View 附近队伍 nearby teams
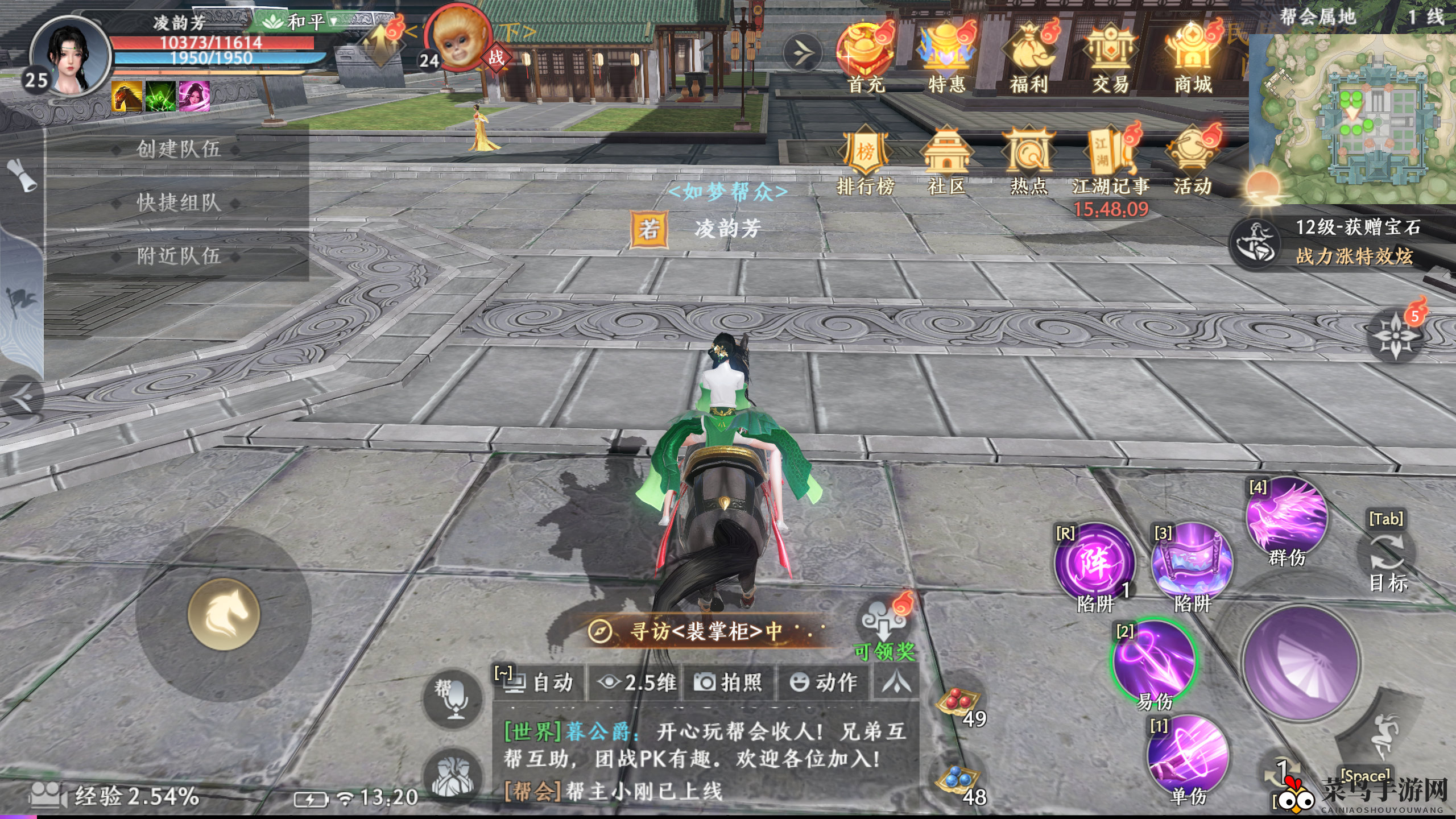This screenshot has width=1456, height=819. [x=178, y=256]
